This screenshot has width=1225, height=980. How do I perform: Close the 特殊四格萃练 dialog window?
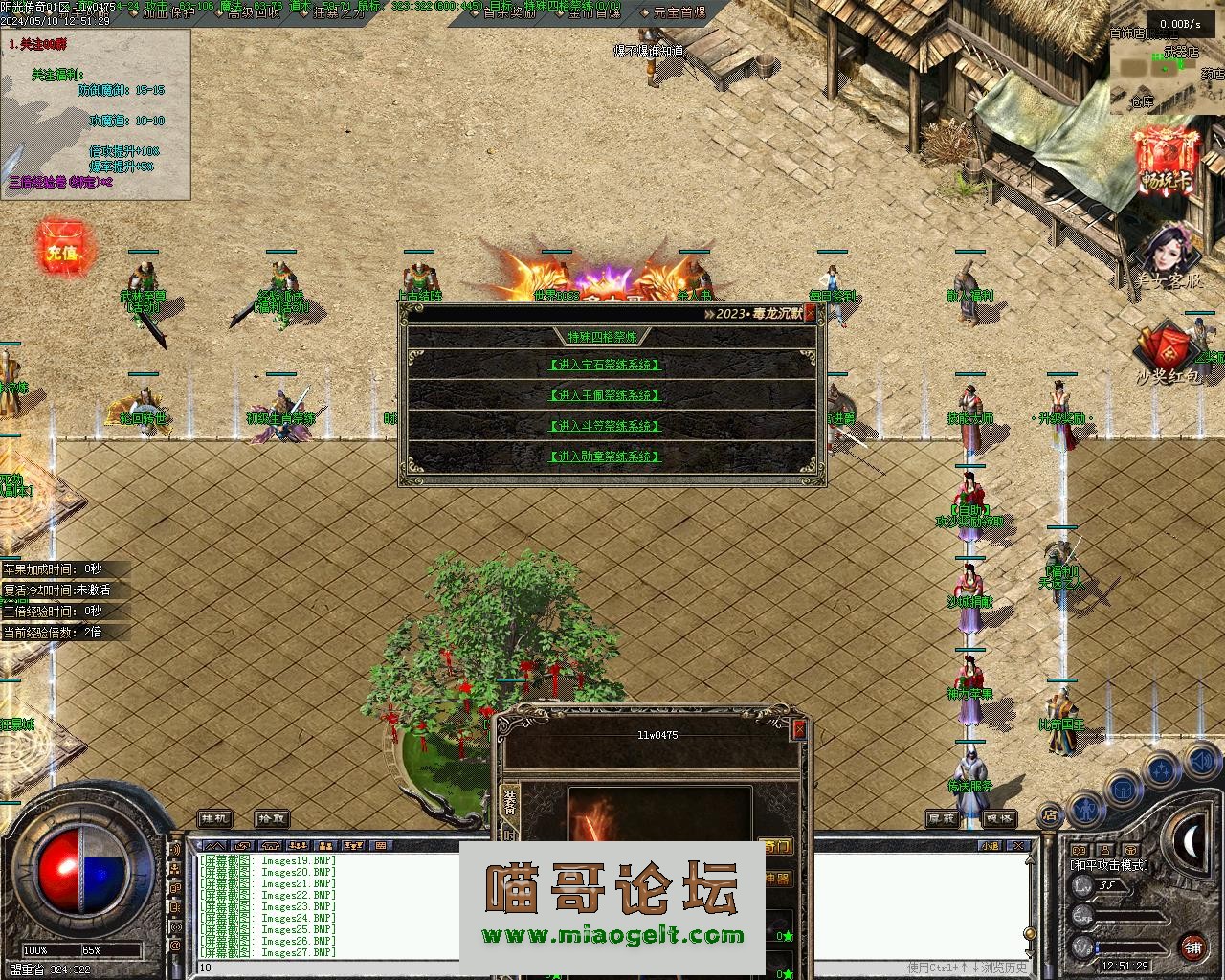(x=811, y=313)
